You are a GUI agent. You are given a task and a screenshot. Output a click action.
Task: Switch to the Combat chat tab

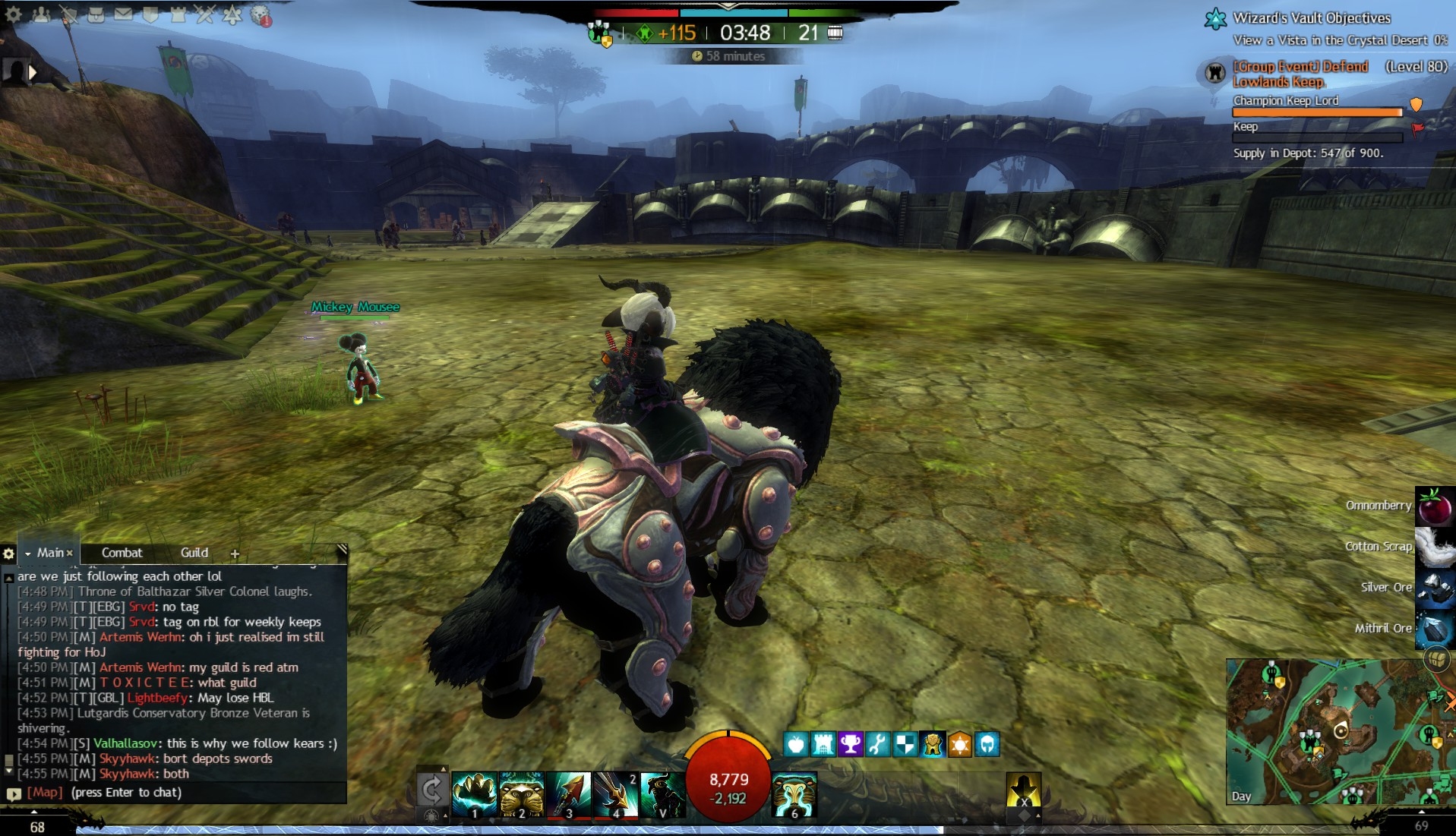[x=122, y=553]
